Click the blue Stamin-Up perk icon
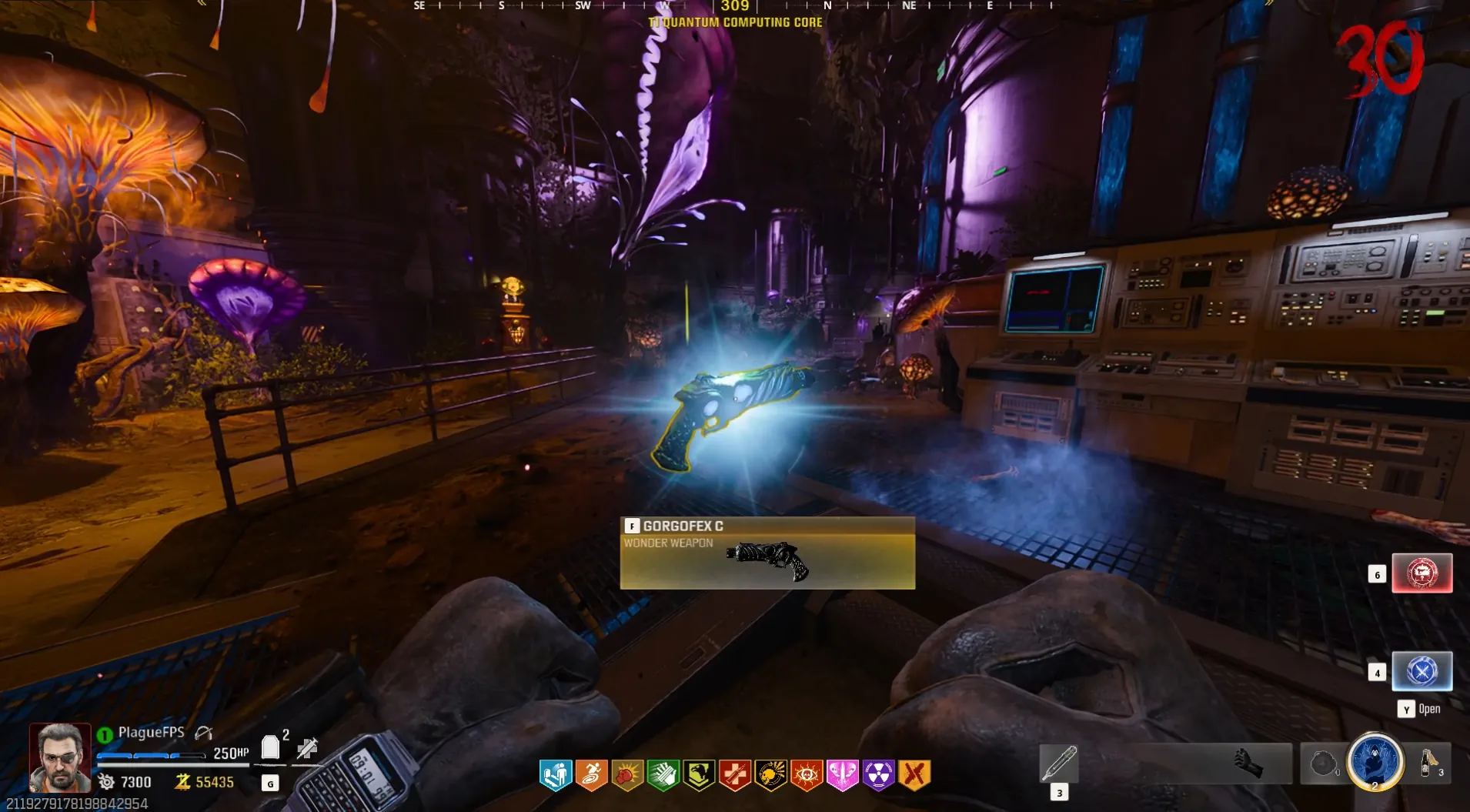This screenshot has height=812, width=1470. (556, 775)
